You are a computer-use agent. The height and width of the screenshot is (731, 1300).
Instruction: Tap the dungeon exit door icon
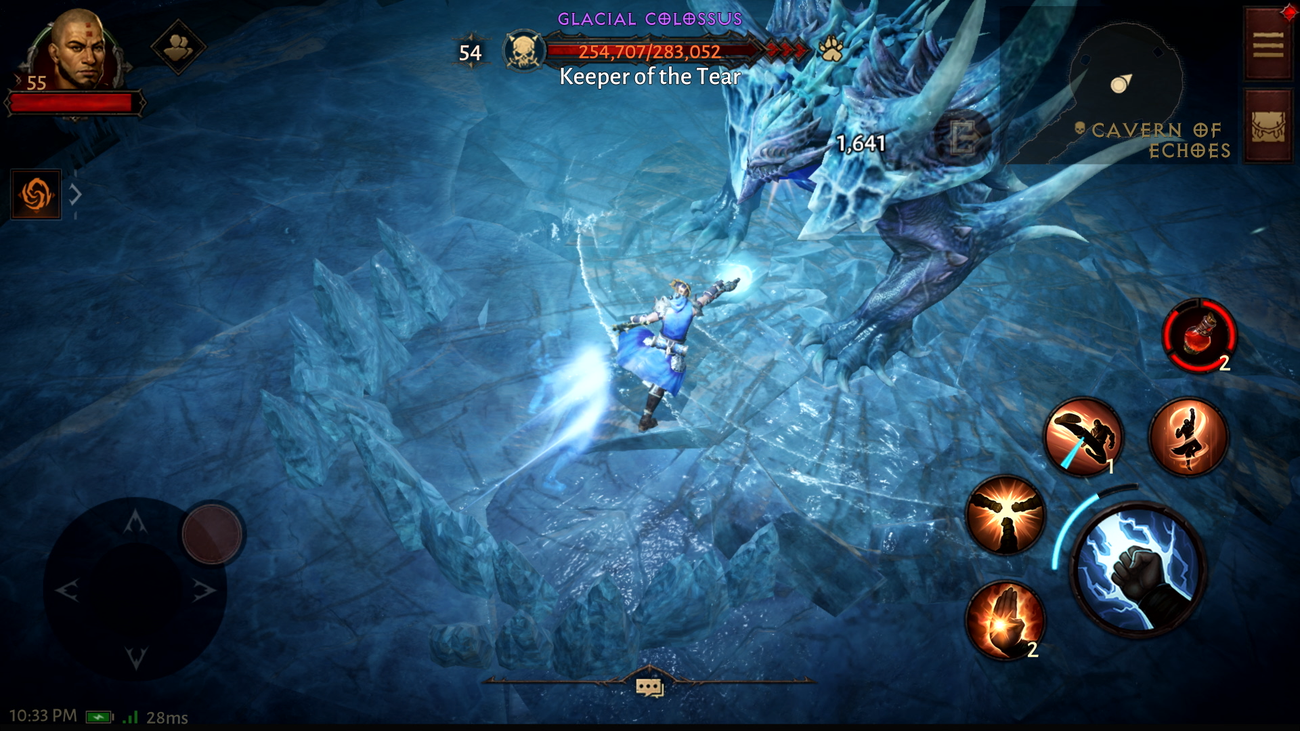pos(962,138)
